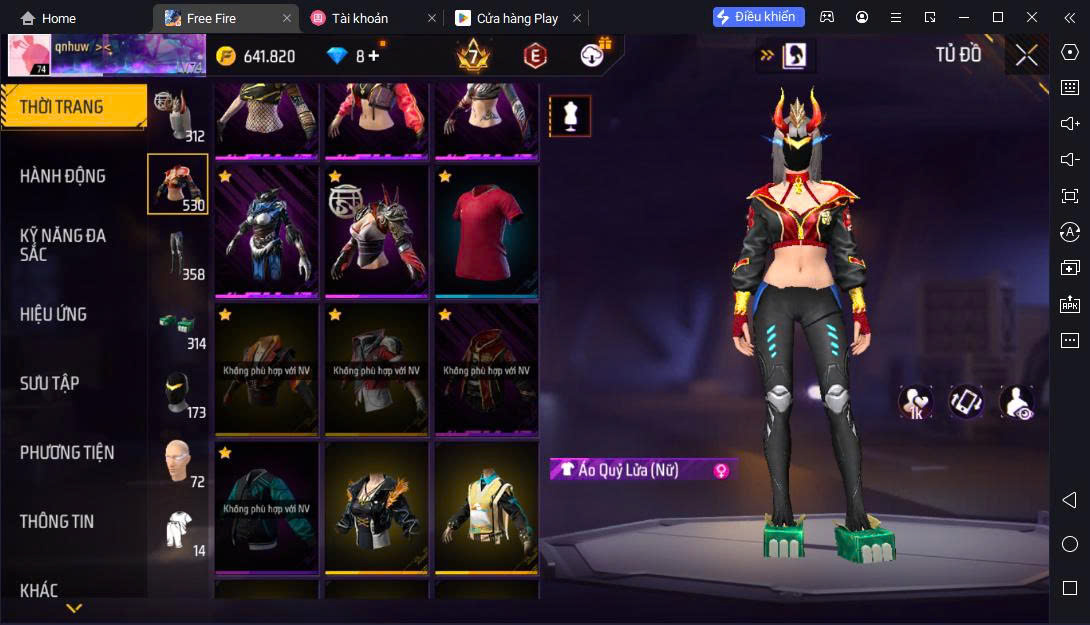Add diamonds with the plus button
Viewport: 1090px width, 625px height.
(374, 56)
